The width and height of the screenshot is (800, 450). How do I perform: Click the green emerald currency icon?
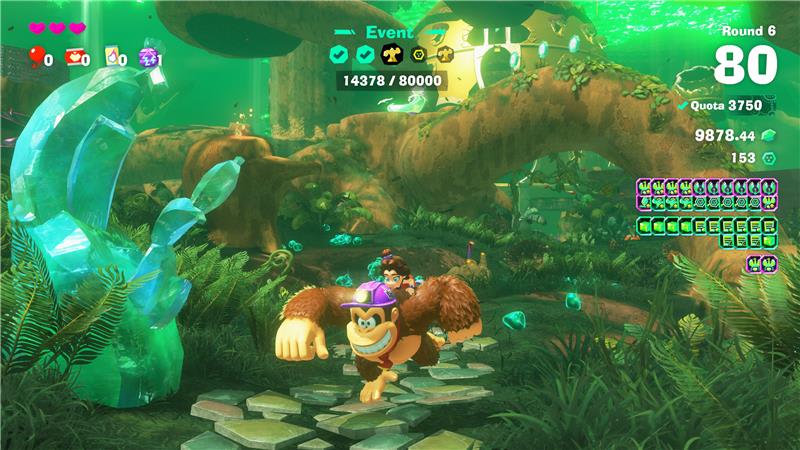(769, 135)
